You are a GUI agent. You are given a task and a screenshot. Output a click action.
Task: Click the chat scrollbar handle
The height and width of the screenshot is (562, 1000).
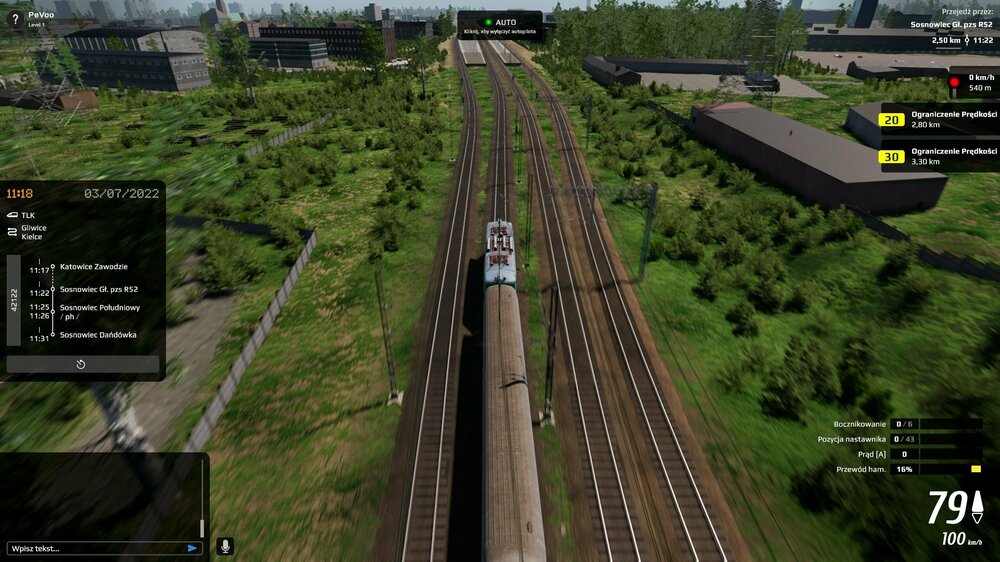point(202,527)
